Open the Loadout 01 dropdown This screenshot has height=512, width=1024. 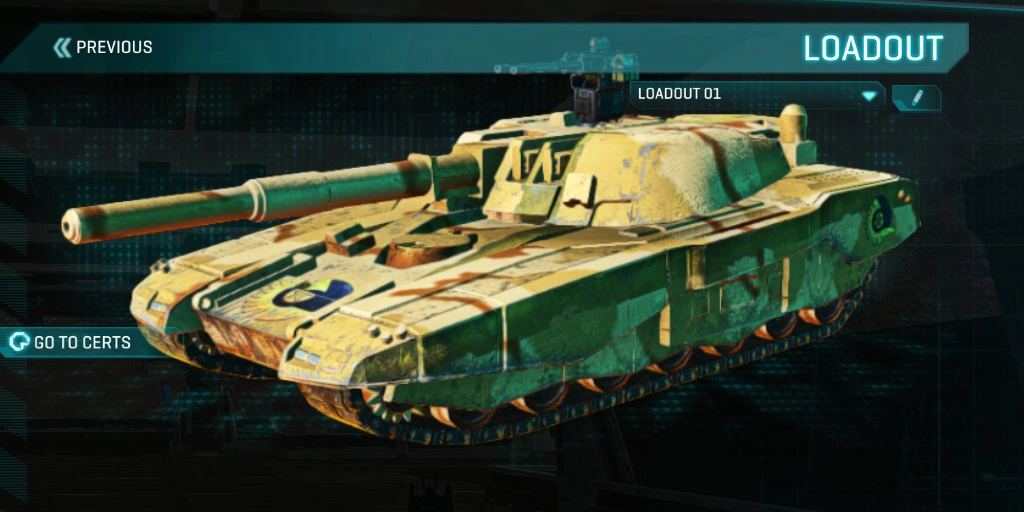pos(757,95)
